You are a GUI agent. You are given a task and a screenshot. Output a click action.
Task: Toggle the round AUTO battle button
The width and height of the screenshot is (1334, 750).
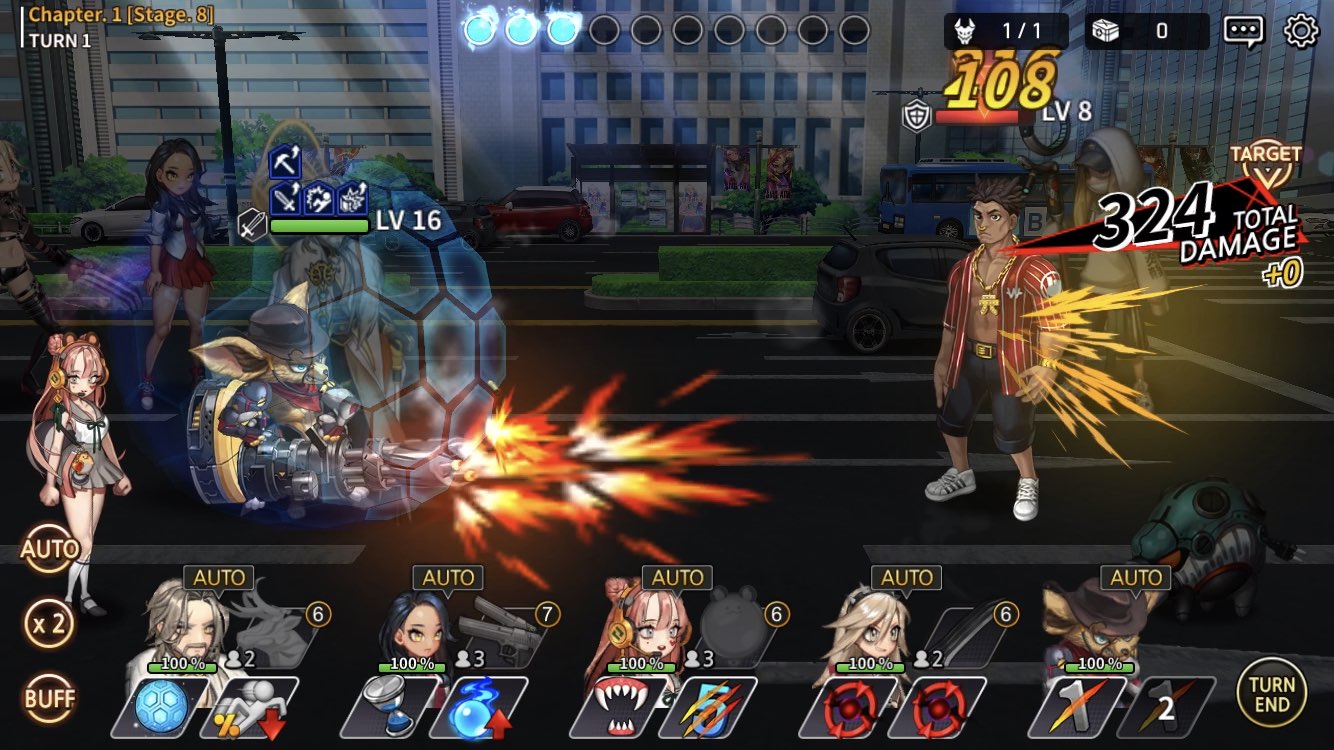click(50, 549)
